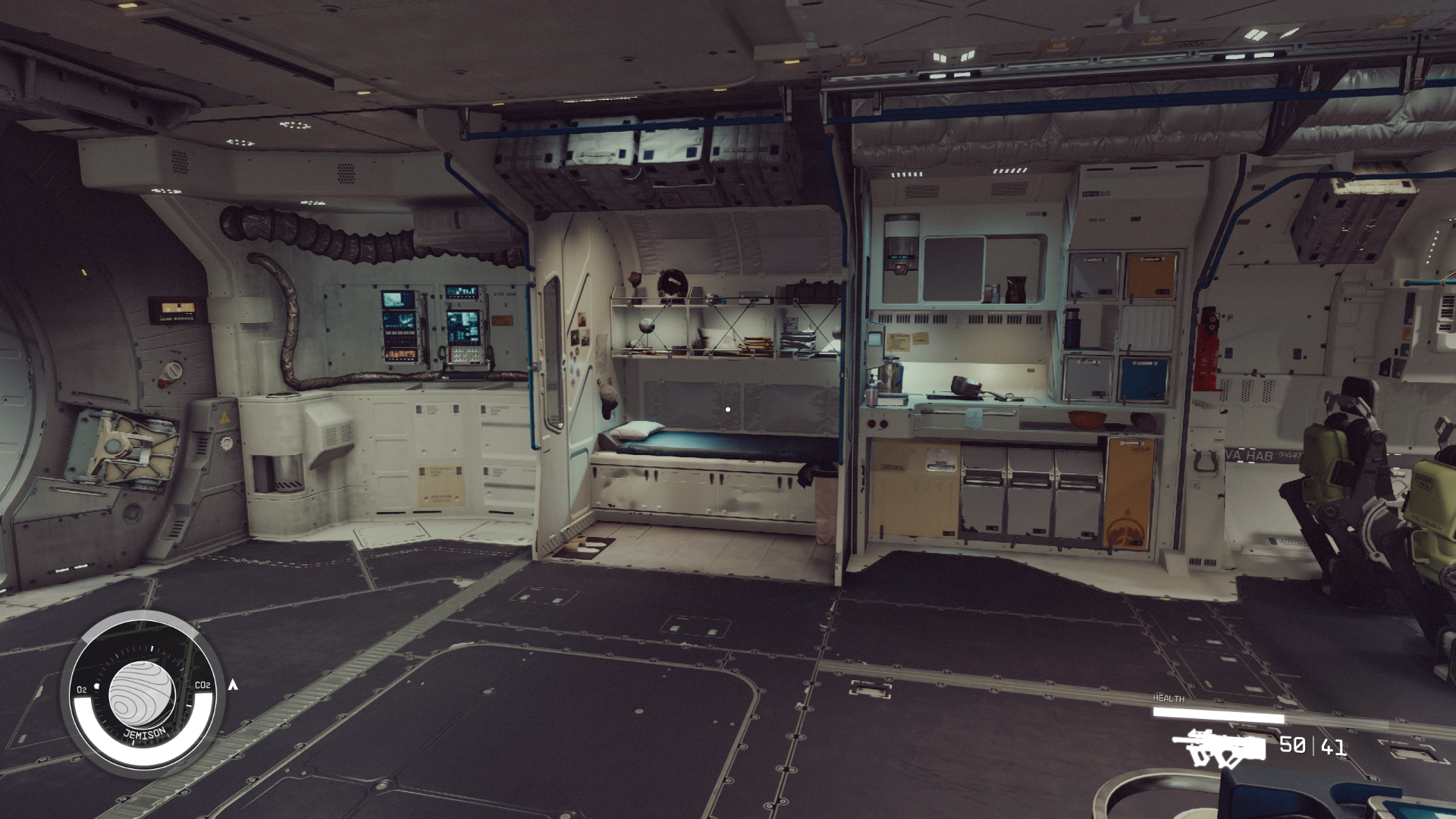Select the equipped rifle weapon icon
Image resolution: width=1456 pixels, height=819 pixels.
click(x=1218, y=748)
